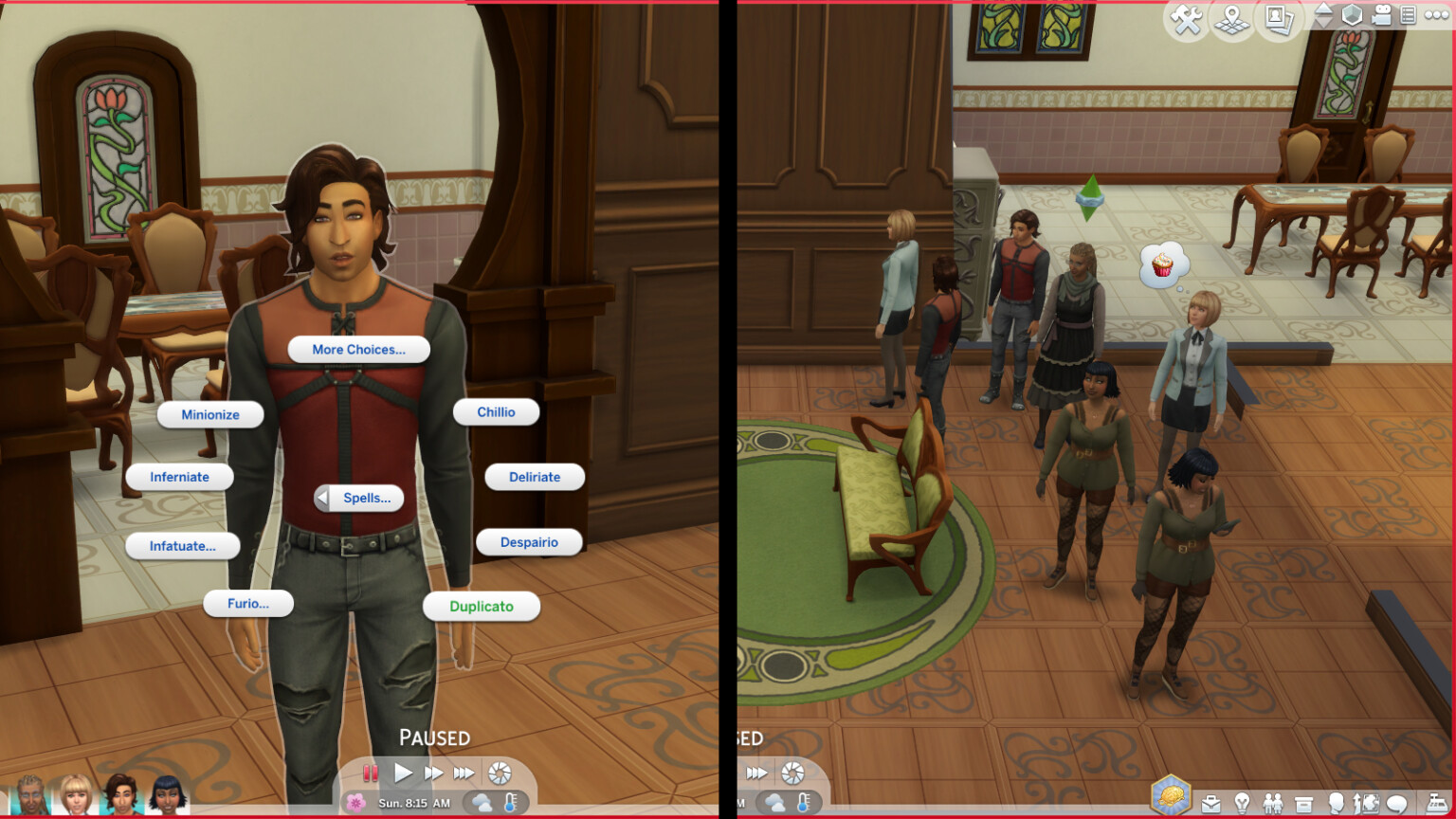Cast Inferniate on the Sim
Screen dimensions: 1456x819
coord(179,477)
